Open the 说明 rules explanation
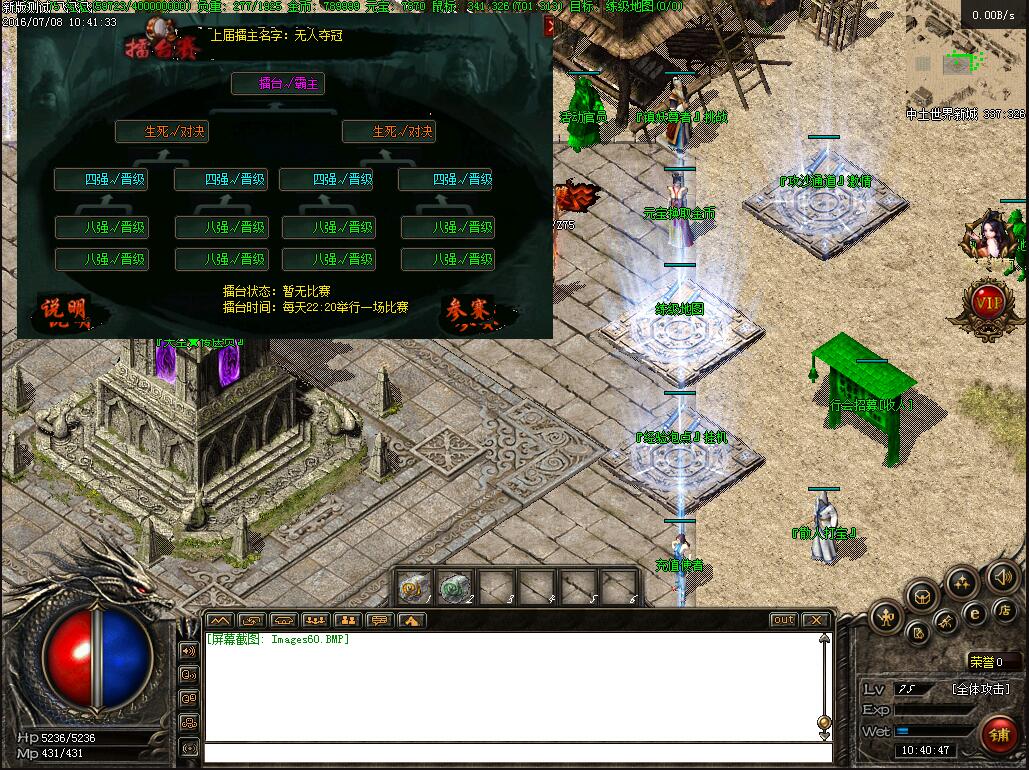The width and height of the screenshot is (1029, 770). pyautogui.click(x=65, y=312)
